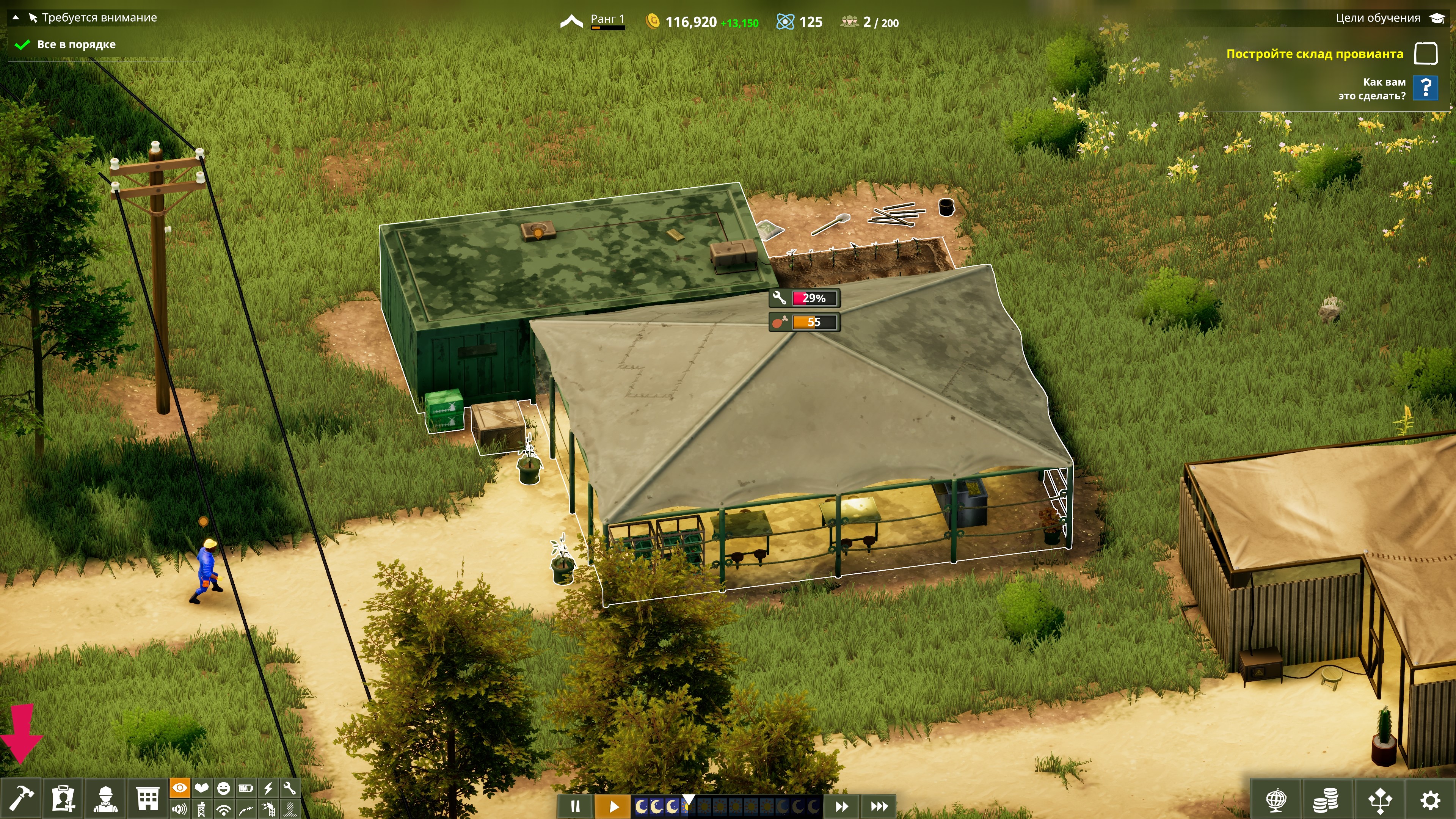The width and height of the screenshot is (1456, 819).
Task: Set double fast-forward speed
Action: pyautogui.click(x=842, y=806)
